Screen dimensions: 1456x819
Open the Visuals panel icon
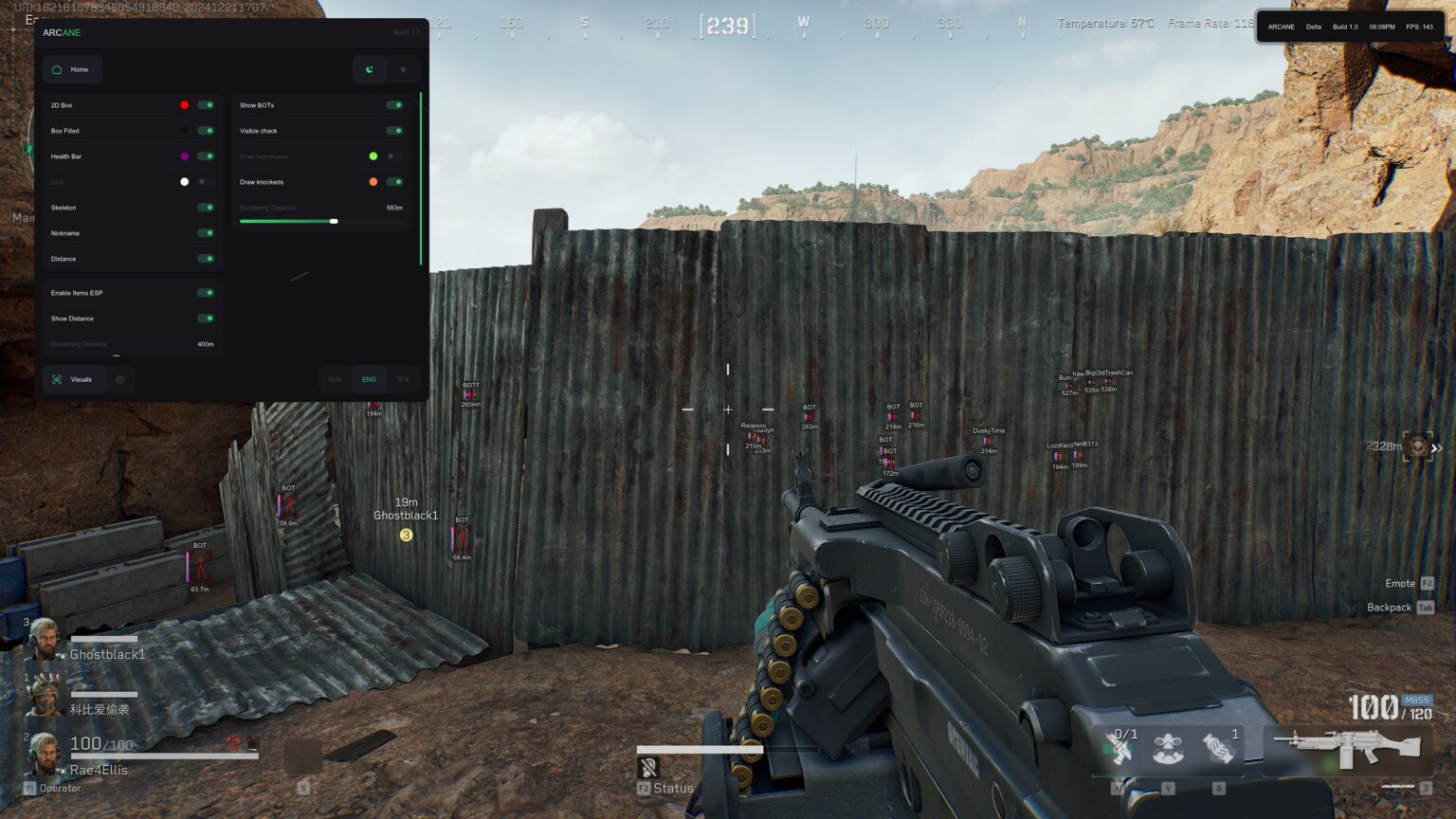coord(58,379)
